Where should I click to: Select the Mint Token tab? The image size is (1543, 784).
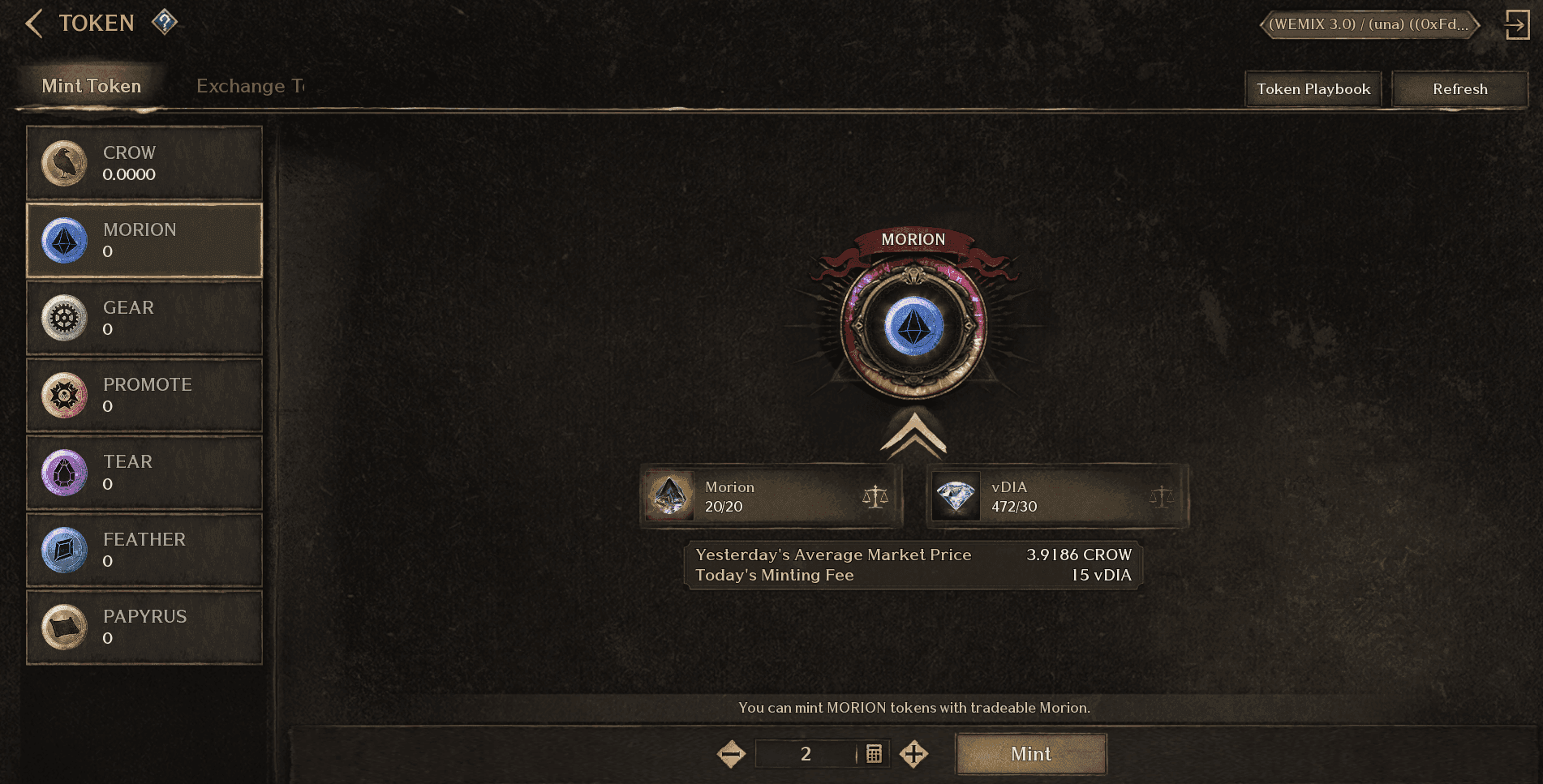point(92,86)
